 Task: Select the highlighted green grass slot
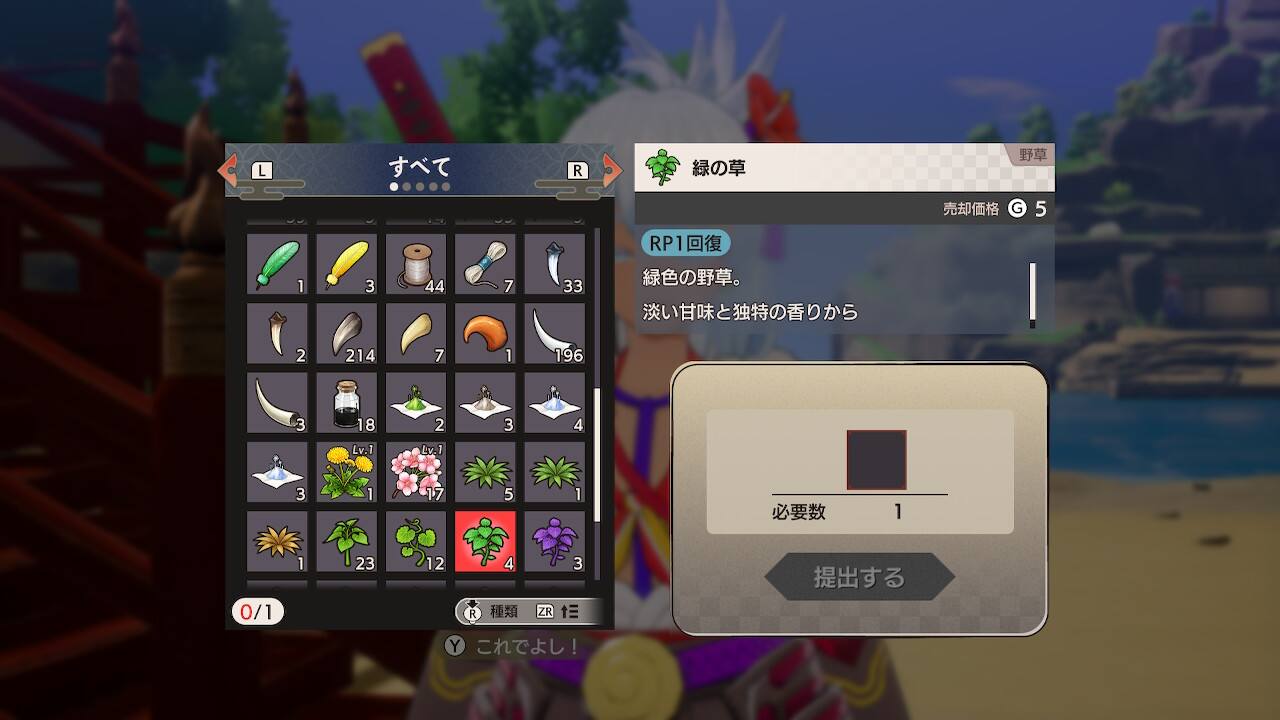tap(485, 541)
